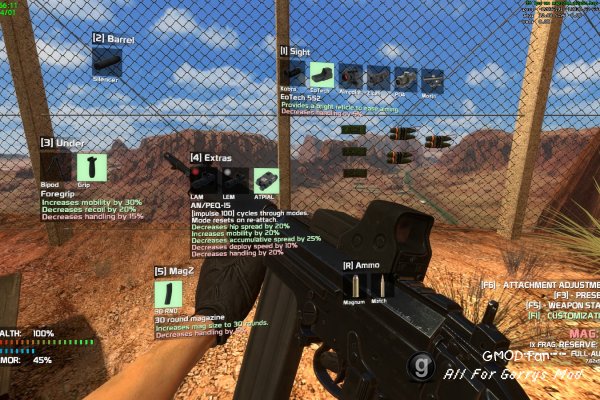Choose Magnum ammo type
The width and height of the screenshot is (600, 400).
(x=354, y=285)
